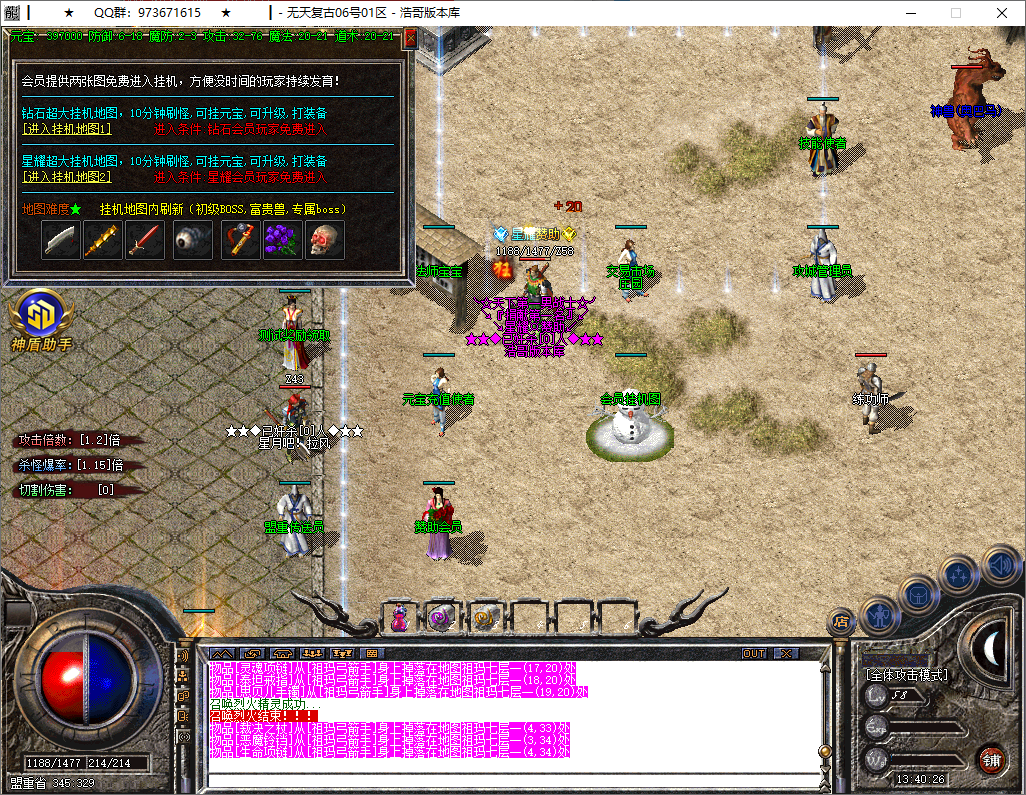Open the red 铺 stall button

(x=991, y=758)
